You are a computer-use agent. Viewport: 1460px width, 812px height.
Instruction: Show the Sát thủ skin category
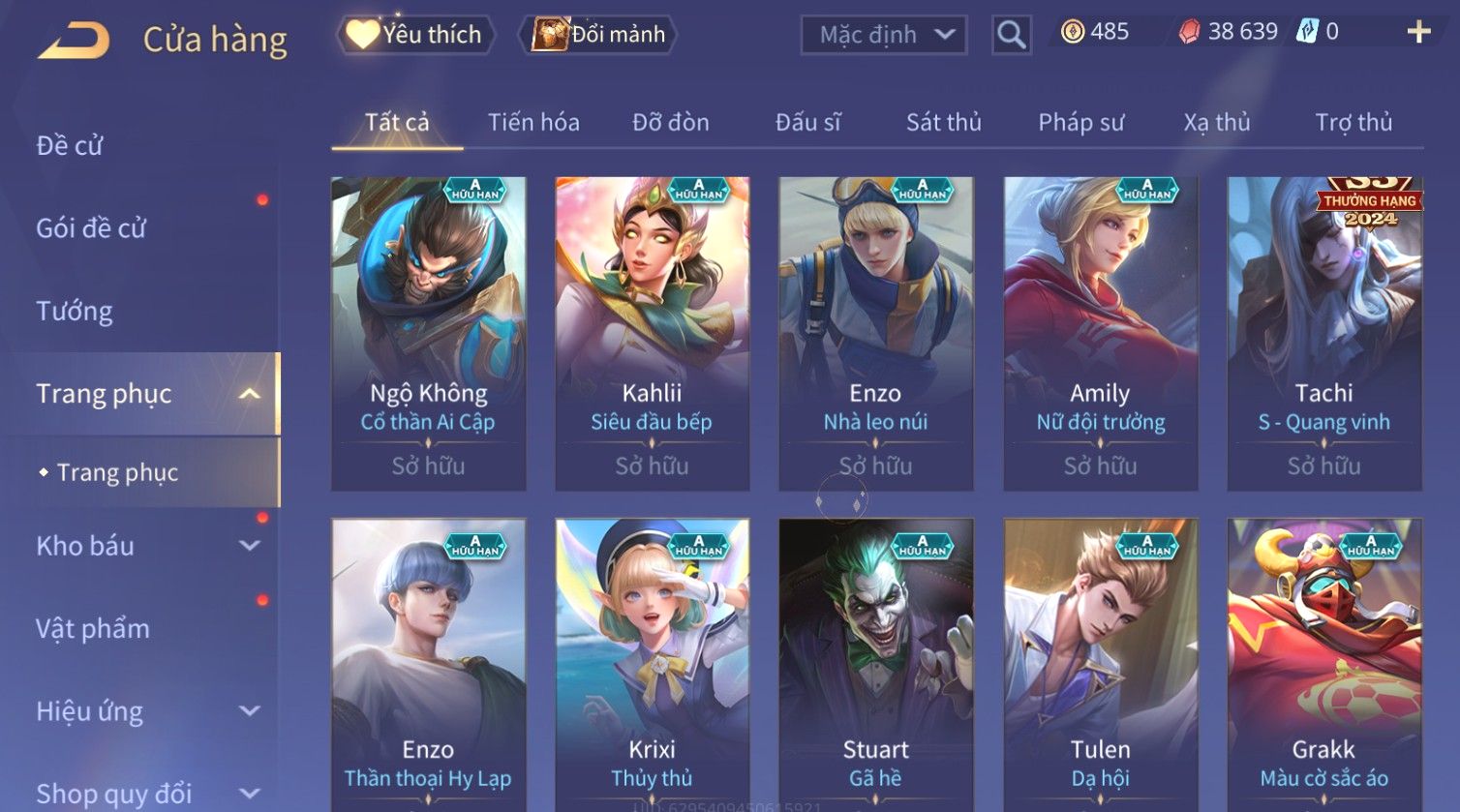[943, 123]
